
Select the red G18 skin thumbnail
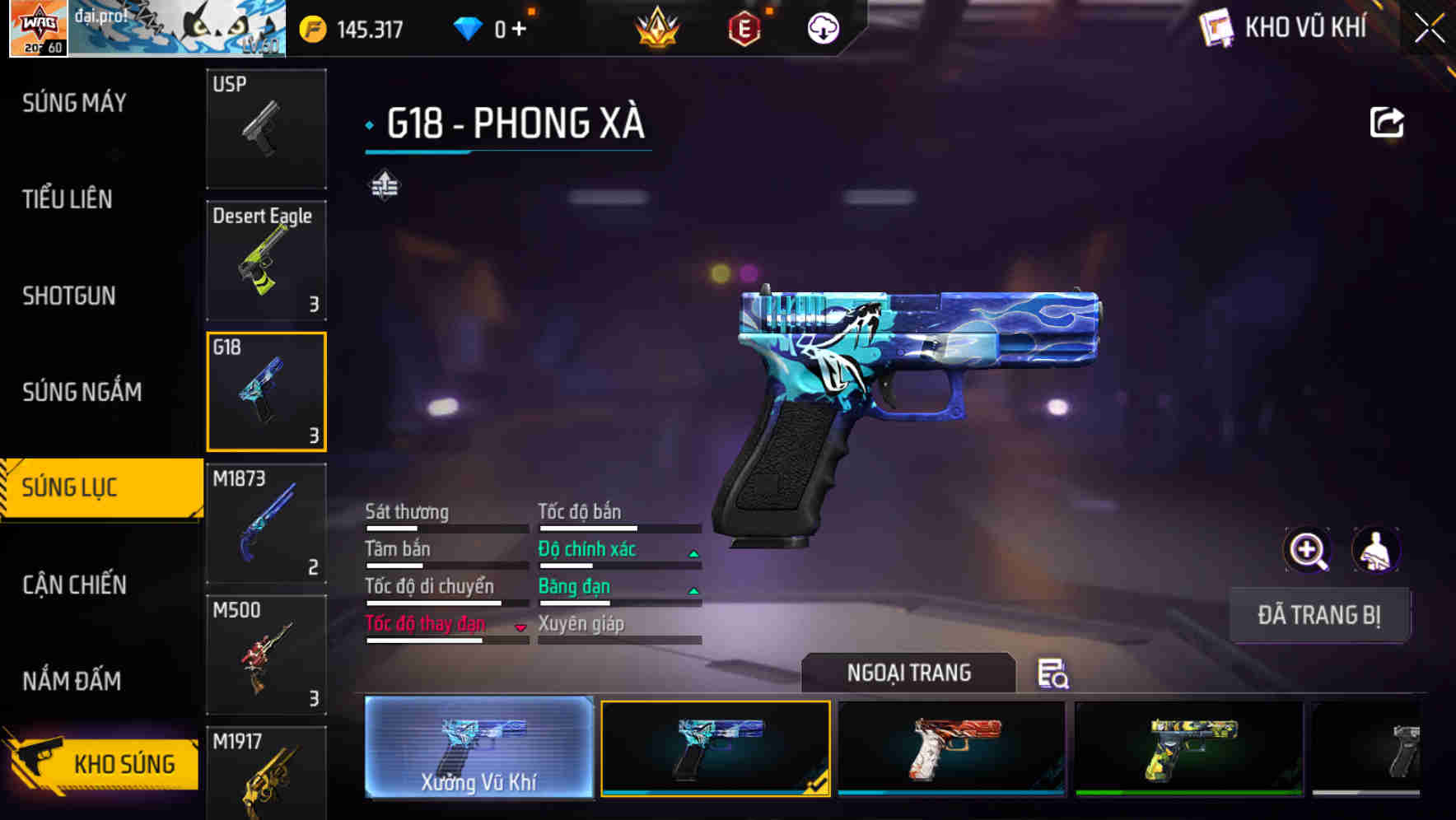point(951,748)
